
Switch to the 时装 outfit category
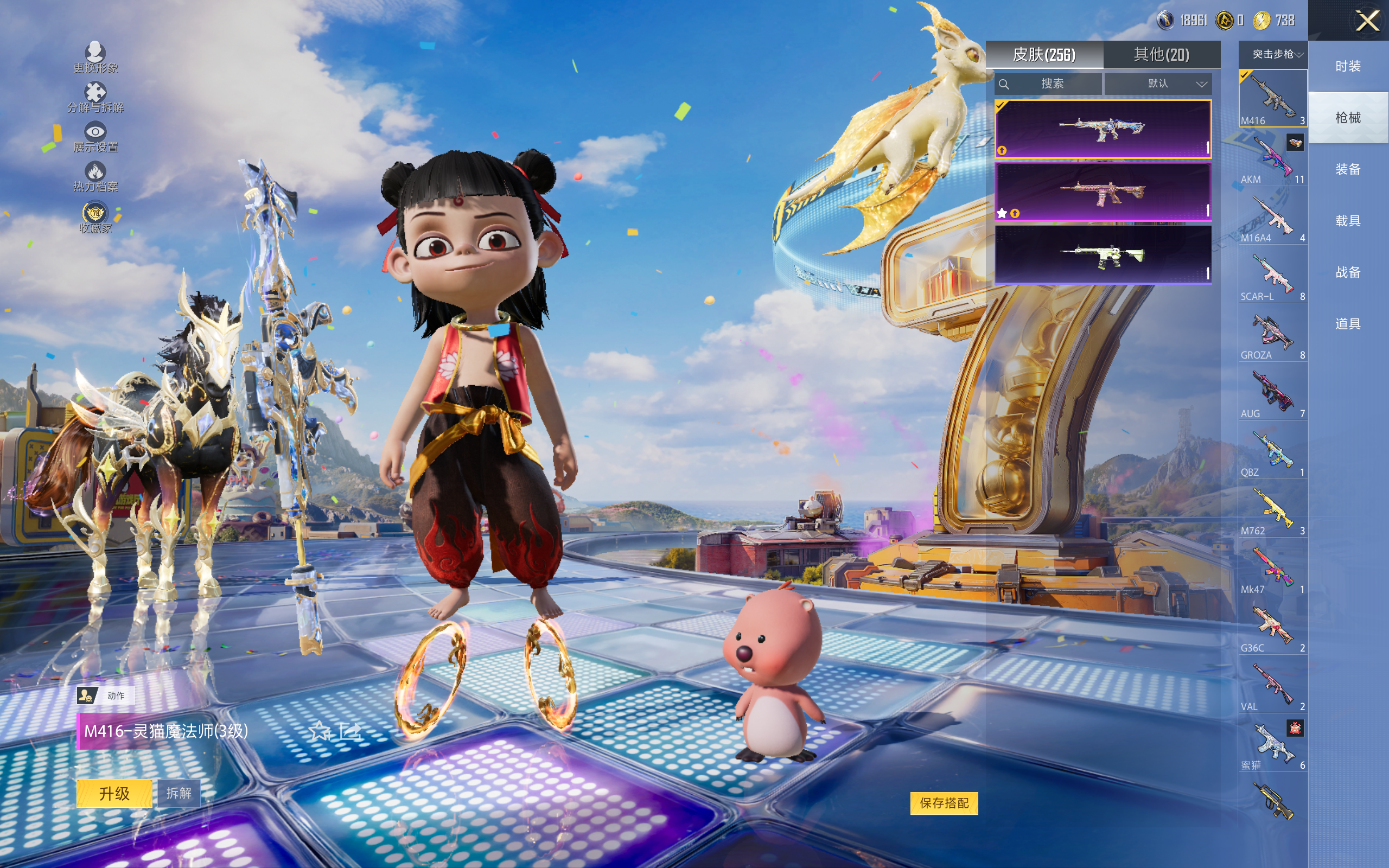1348,66
